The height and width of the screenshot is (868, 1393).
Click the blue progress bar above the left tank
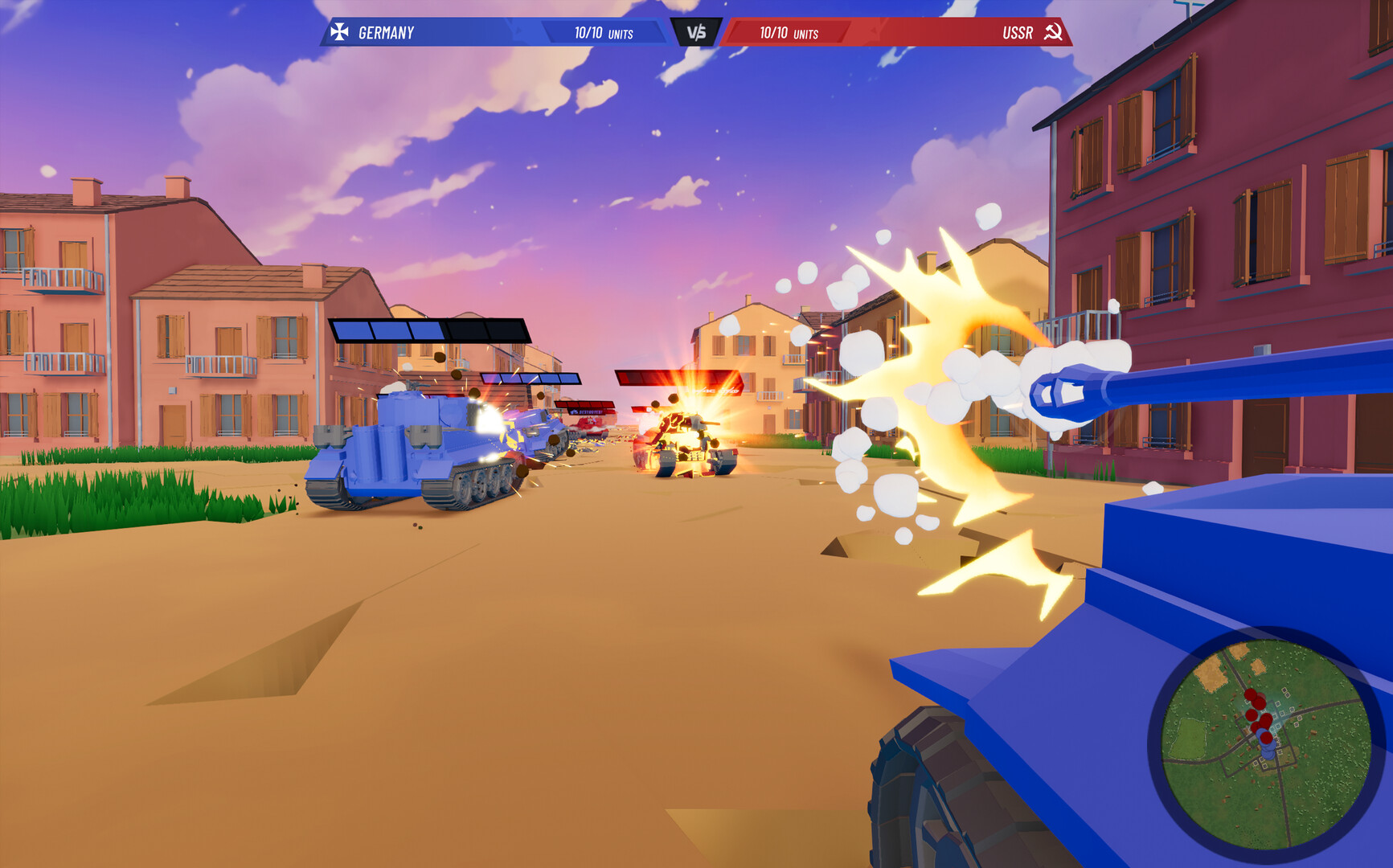pos(389,330)
